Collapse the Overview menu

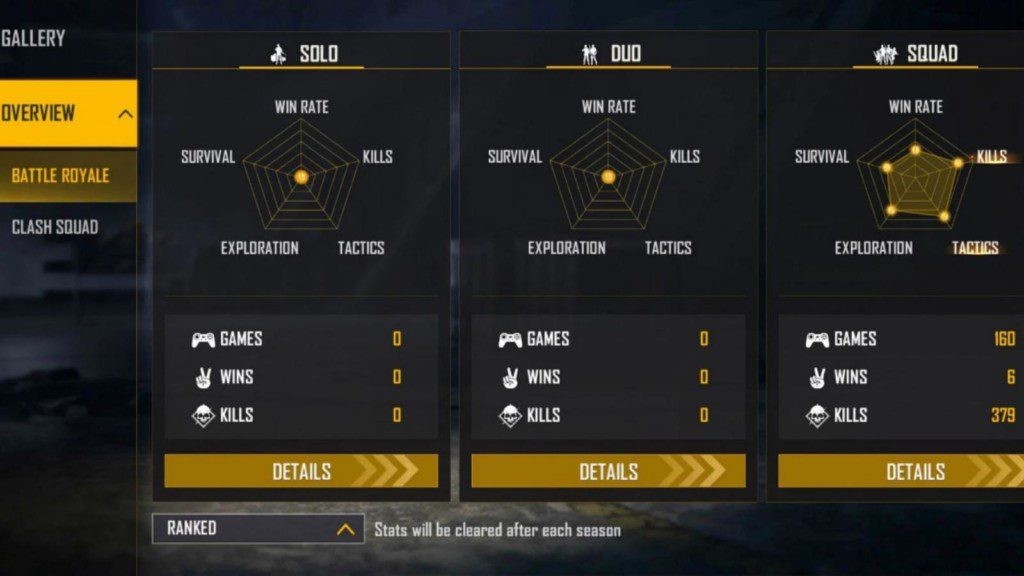[125, 113]
